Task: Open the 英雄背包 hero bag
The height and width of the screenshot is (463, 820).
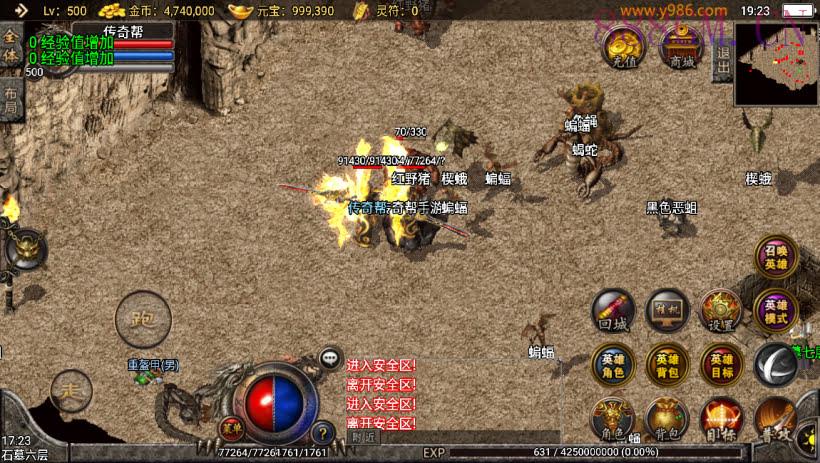Action: (x=666, y=364)
